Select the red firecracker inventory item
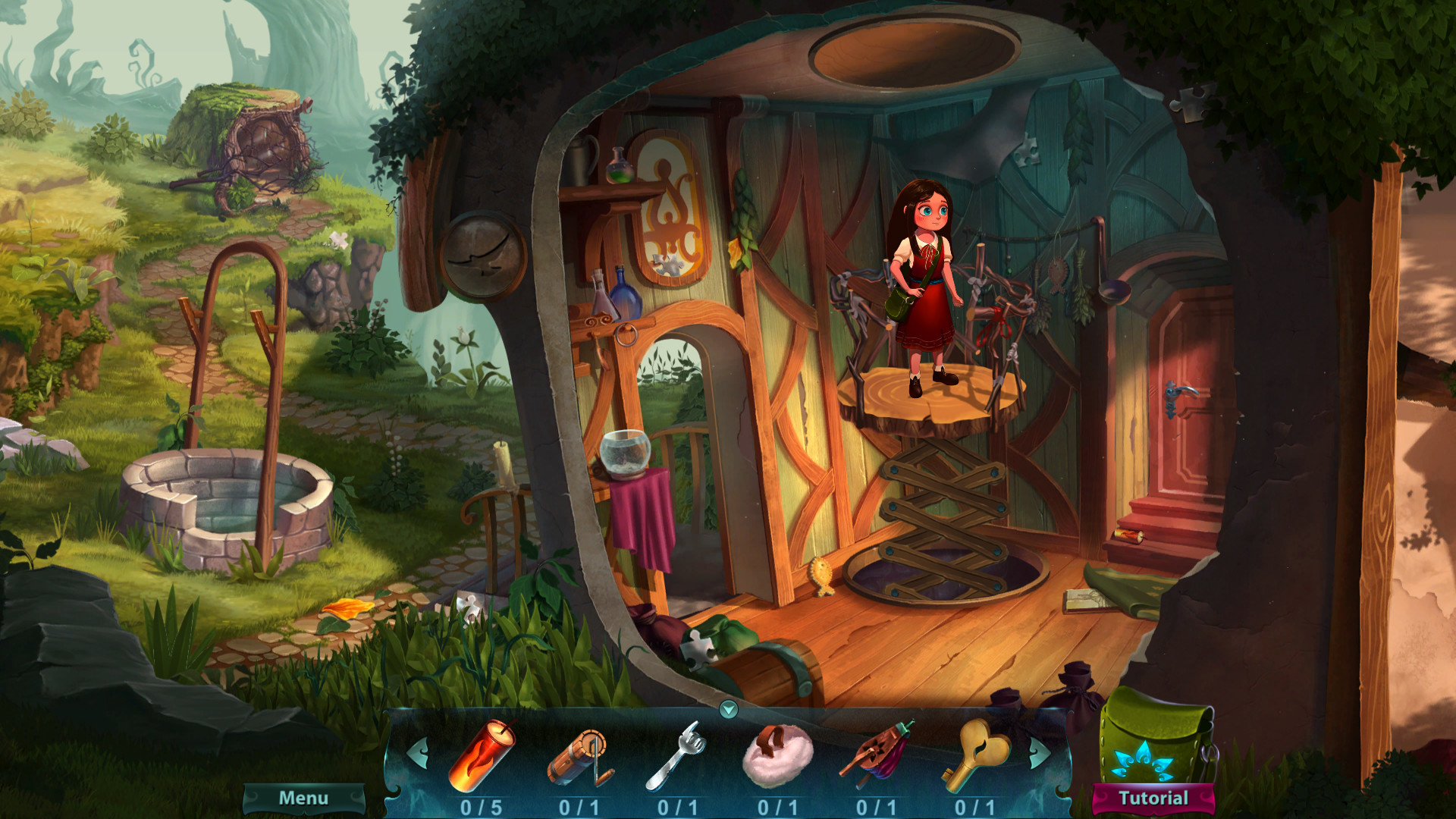The height and width of the screenshot is (819, 1456). (x=482, y=755)
